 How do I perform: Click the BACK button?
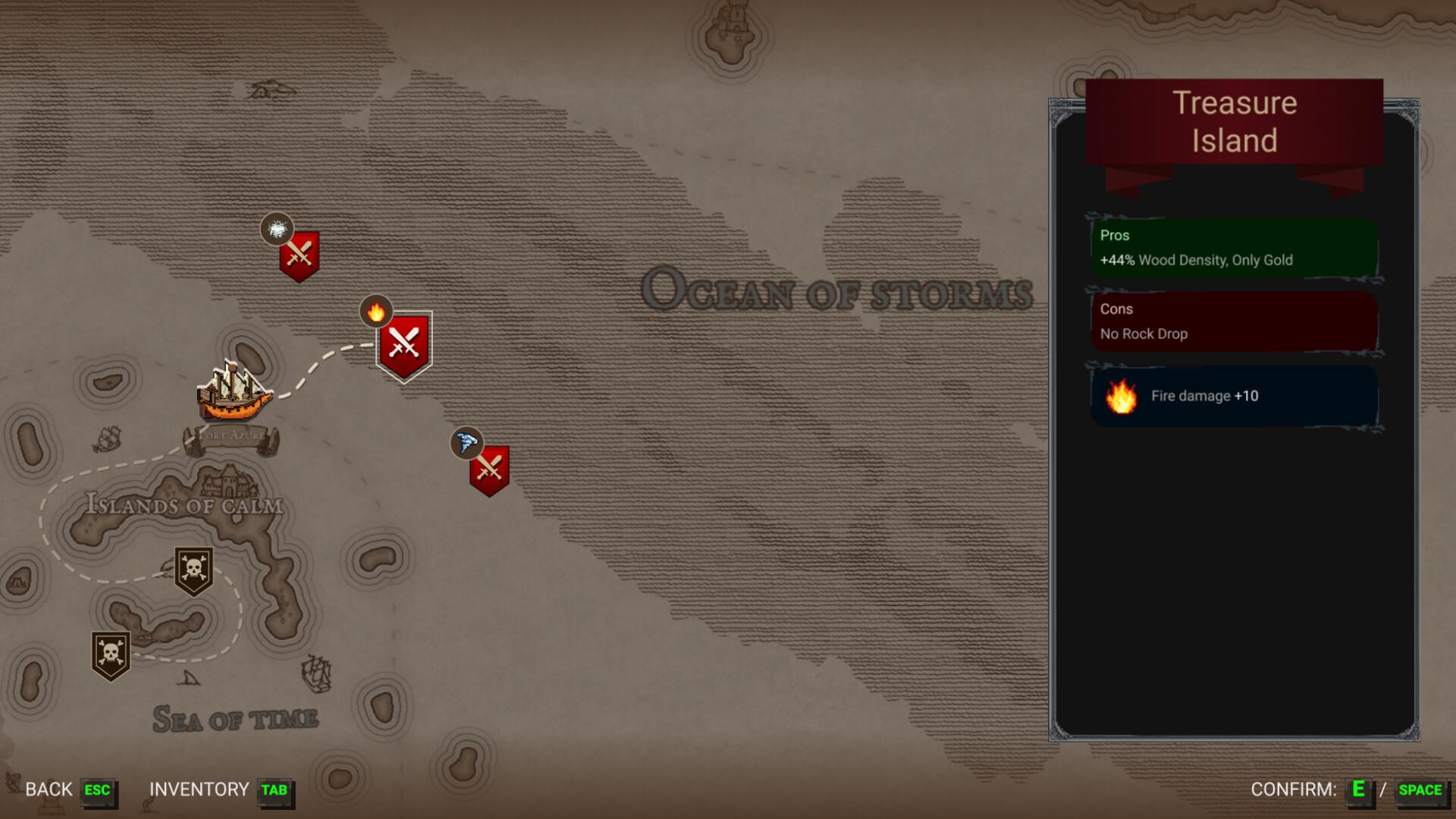tap(47, 789)
